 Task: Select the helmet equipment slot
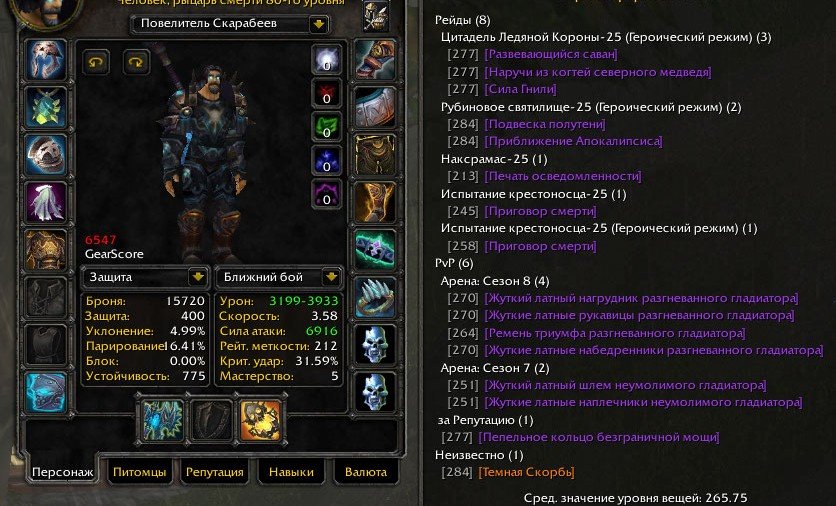tap(45, 60)
